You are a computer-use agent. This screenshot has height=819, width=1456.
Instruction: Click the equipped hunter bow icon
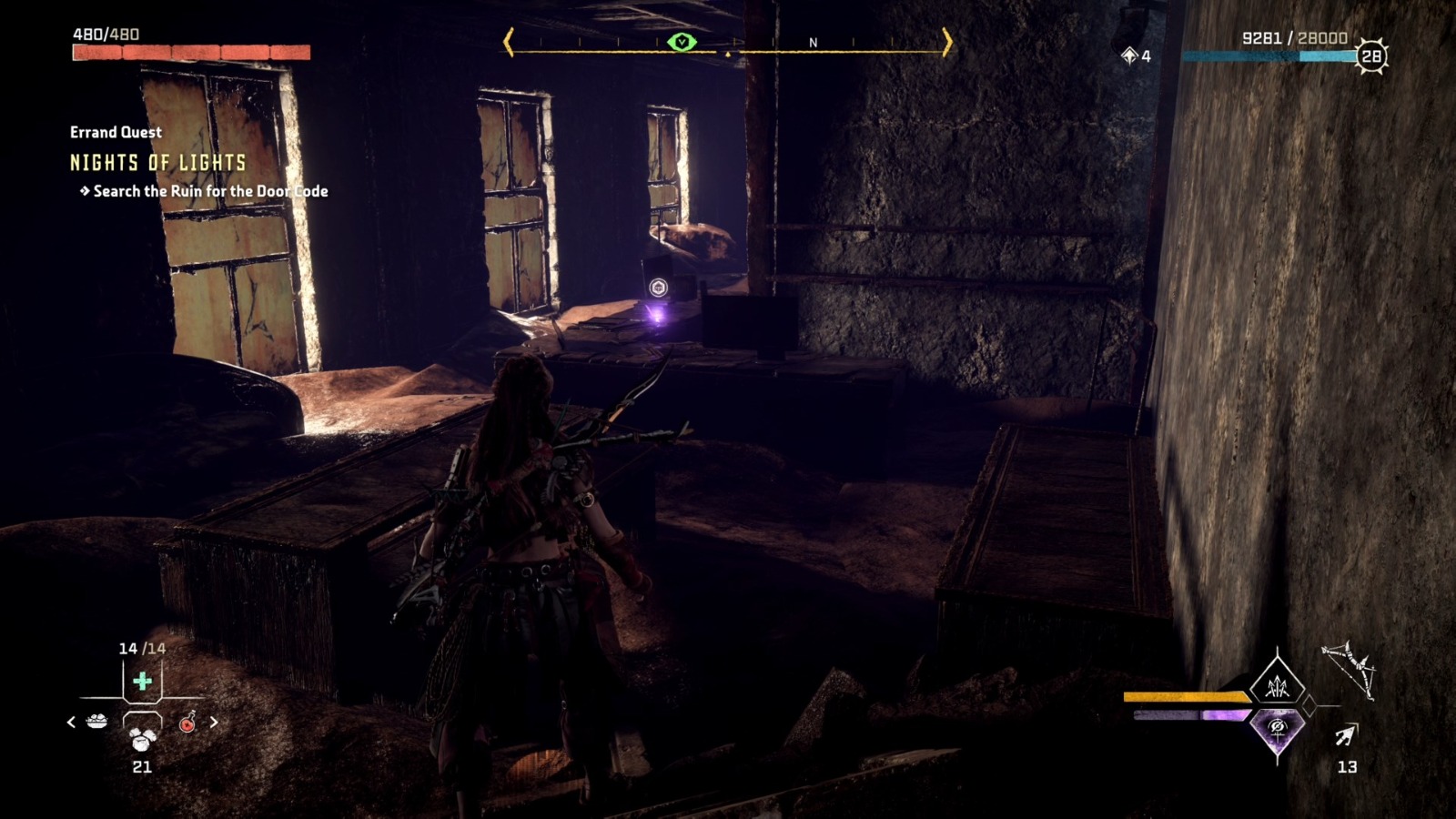(x=1350, y=670)
